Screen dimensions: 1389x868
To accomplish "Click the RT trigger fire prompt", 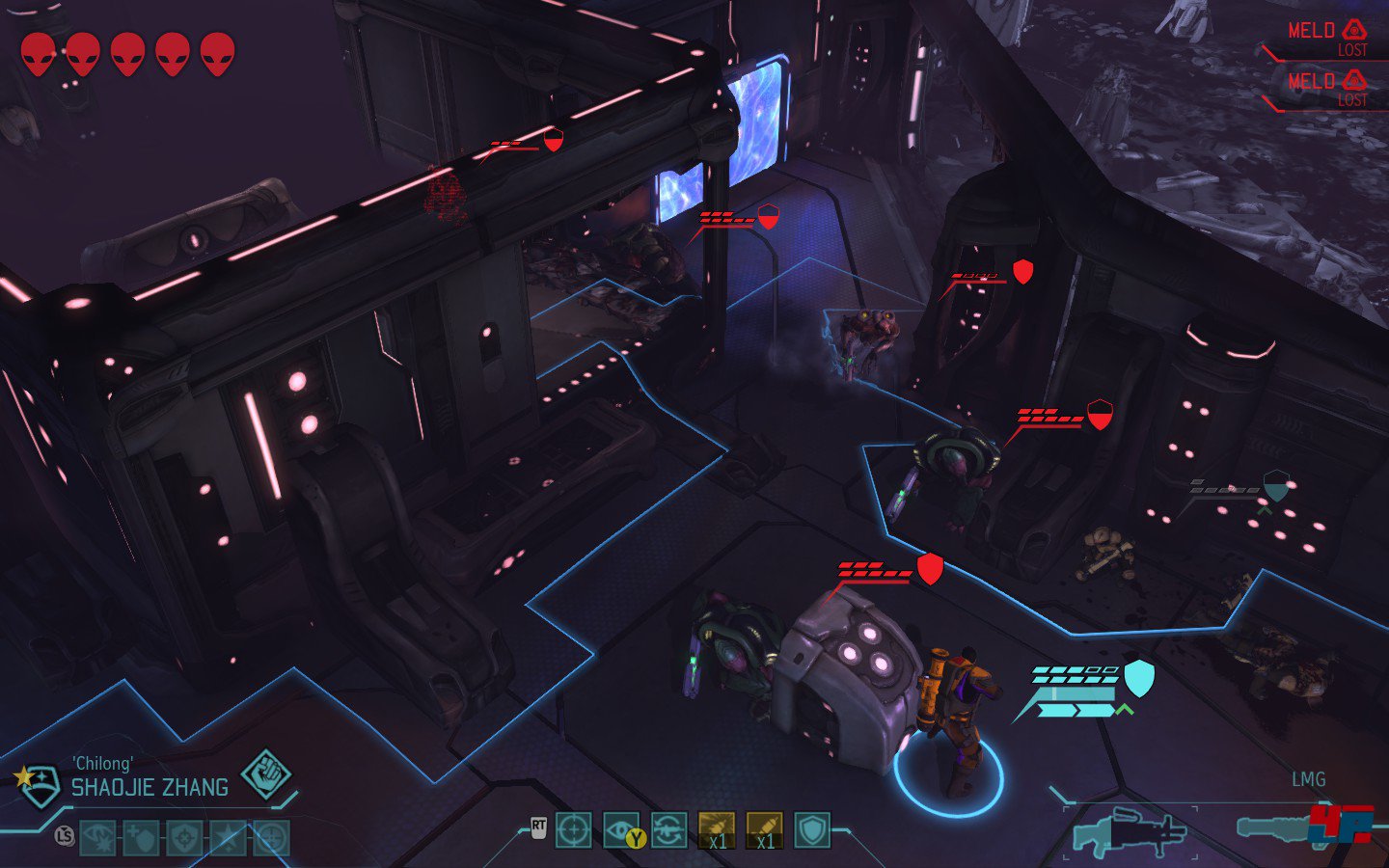I will coord(537,827).
